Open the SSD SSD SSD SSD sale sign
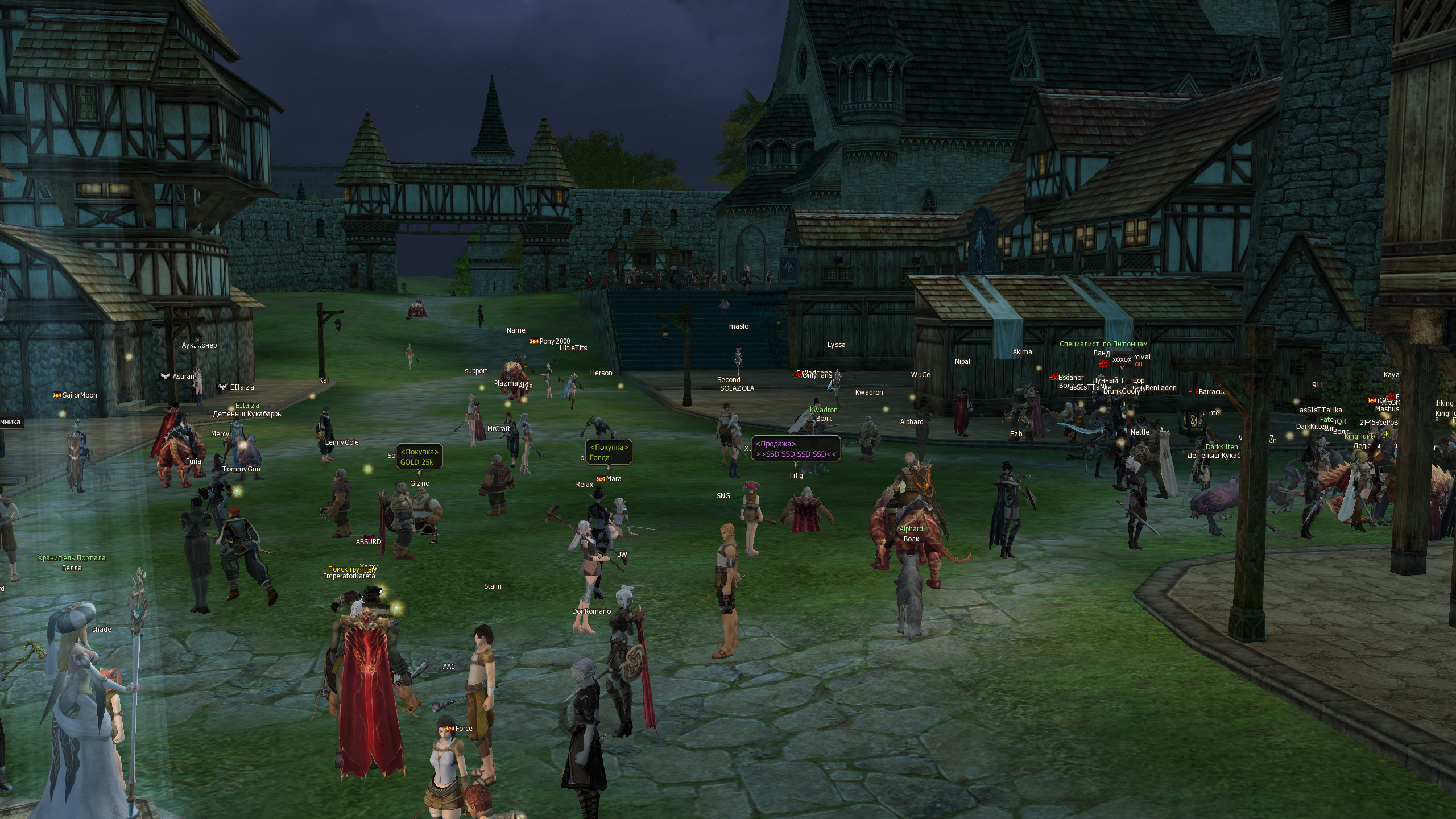The height and width of the screenshot is (819, 1456). tap(796, 449)
